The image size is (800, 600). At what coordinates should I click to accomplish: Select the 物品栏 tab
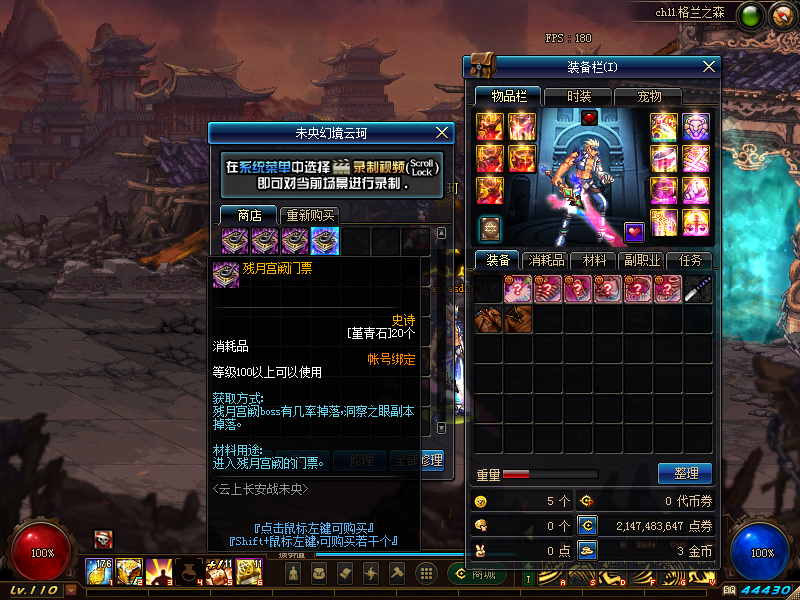coord(508,96)
